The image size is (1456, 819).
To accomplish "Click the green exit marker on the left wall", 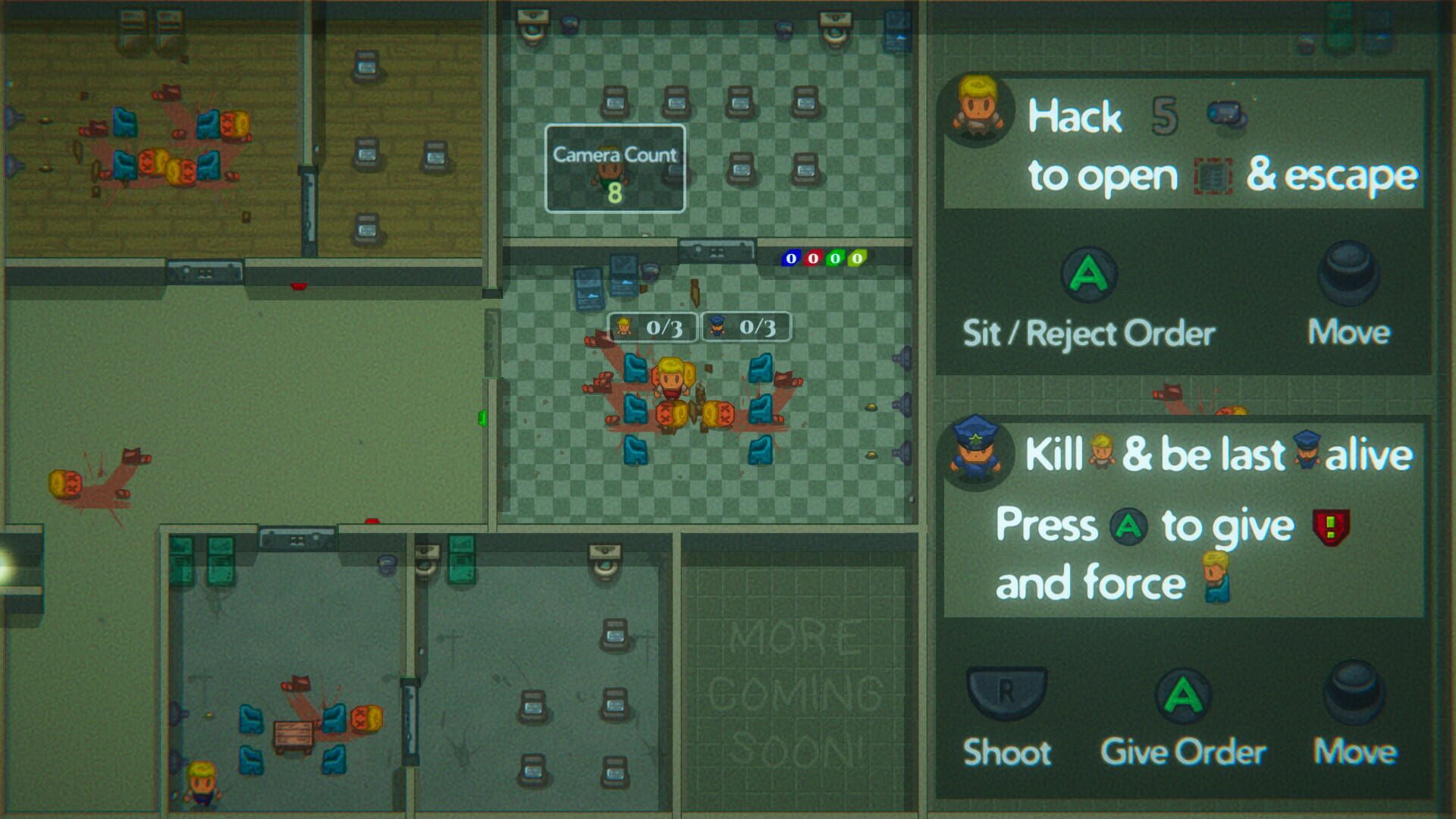I will pyautogui.click(x=482, y=417).
